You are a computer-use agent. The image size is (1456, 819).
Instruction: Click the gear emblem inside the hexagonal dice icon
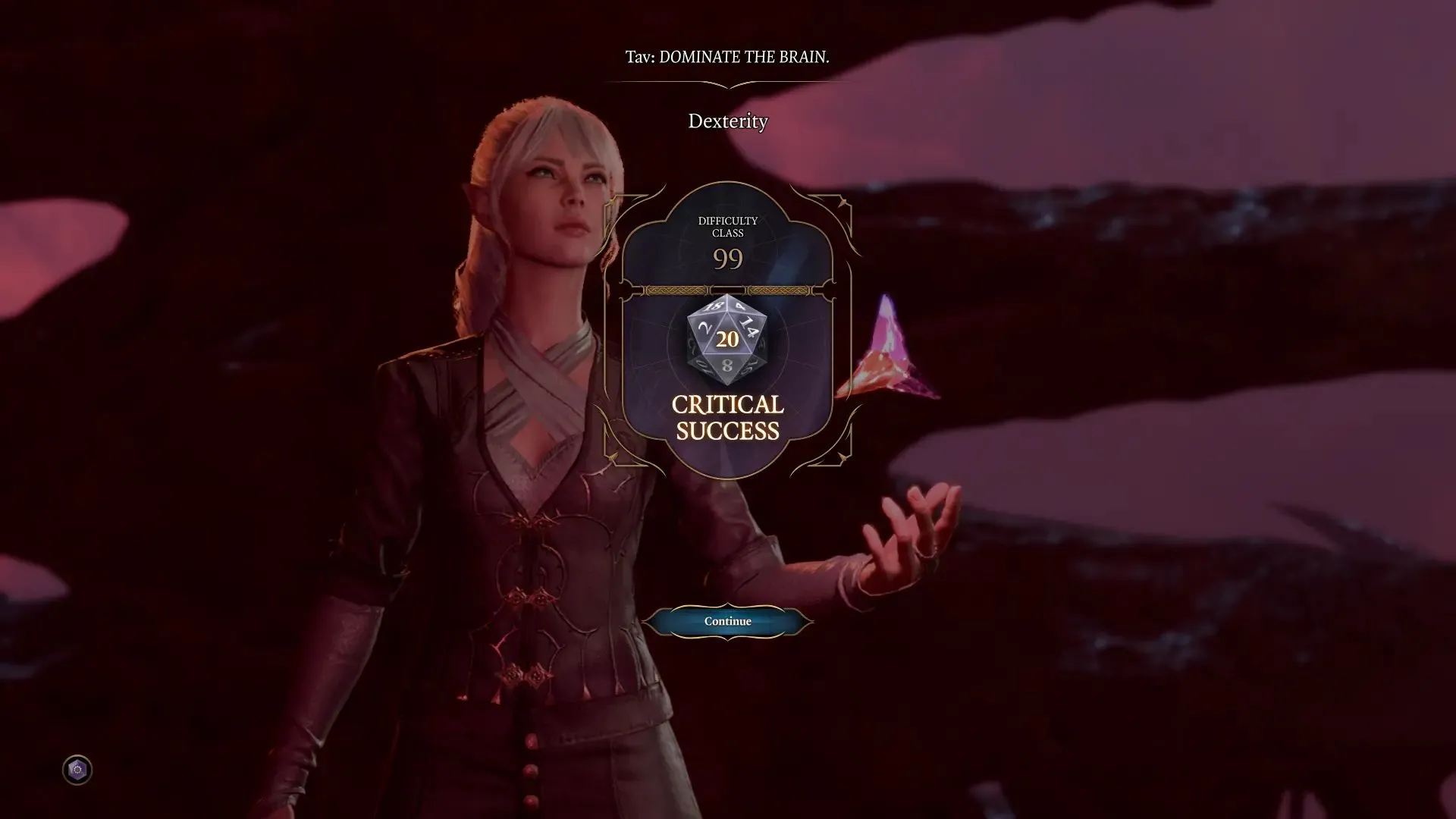coord(76,770)
